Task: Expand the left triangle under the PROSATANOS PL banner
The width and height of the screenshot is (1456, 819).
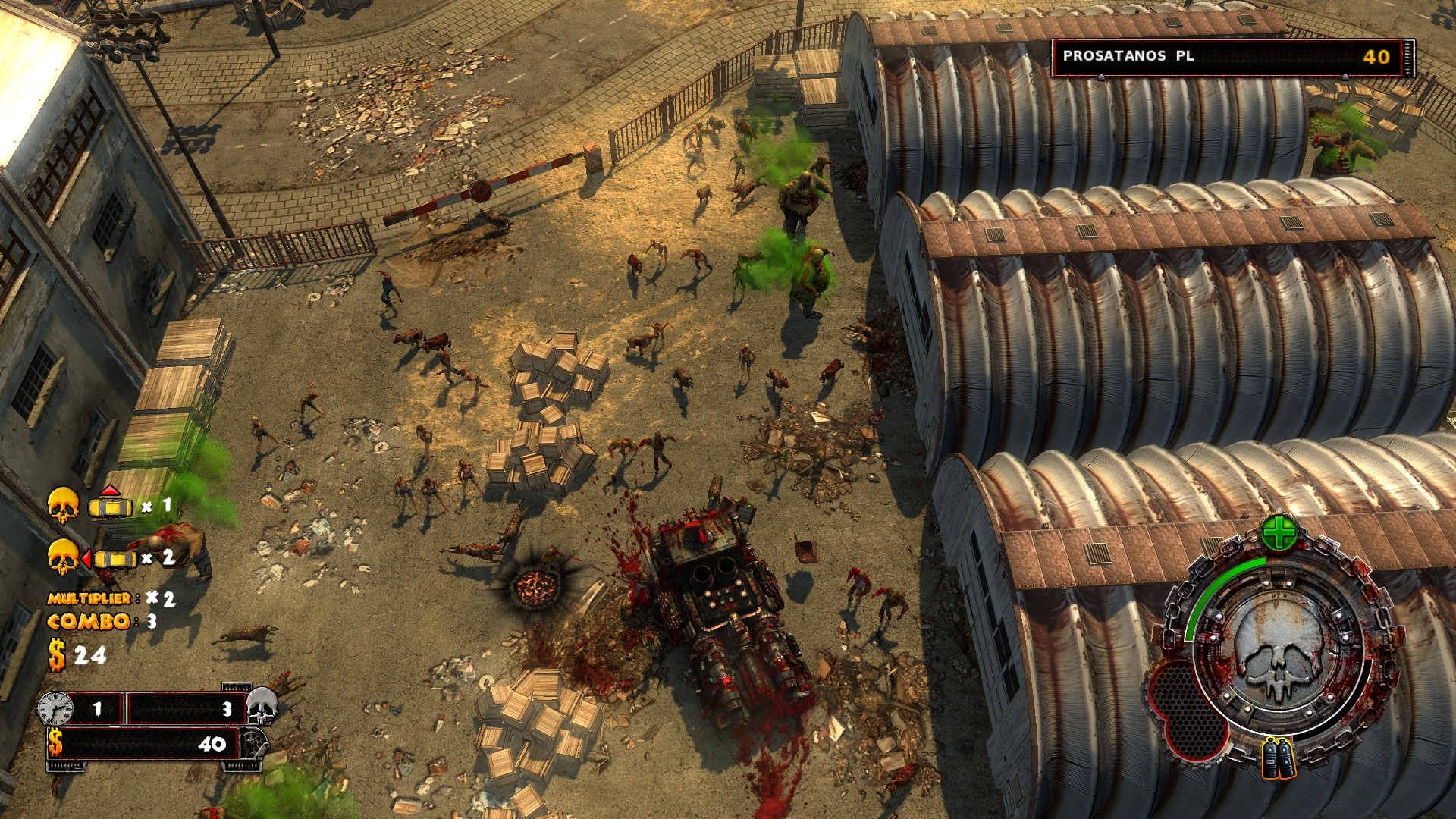Action: [x=1101, y=77]
